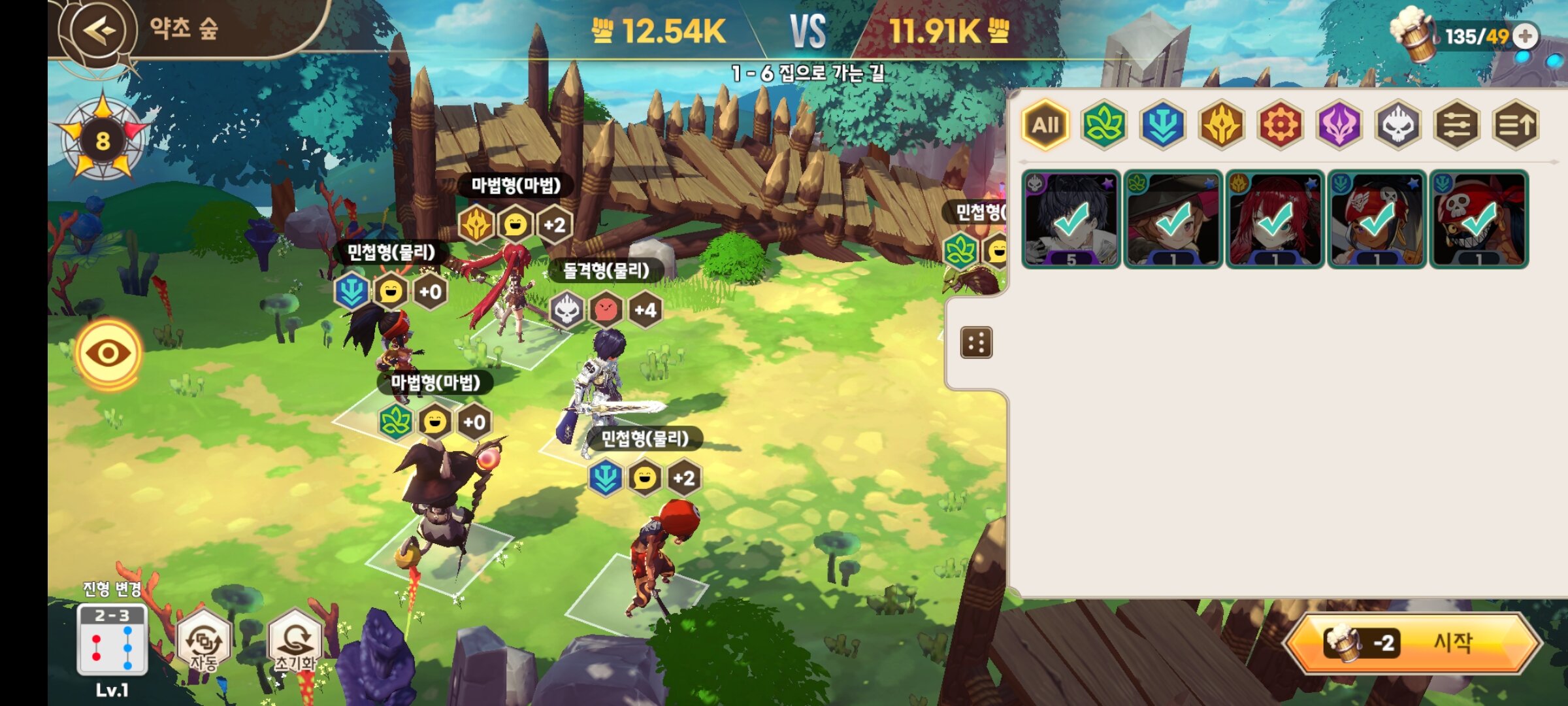Deselect the red long-haired hero card
The image size is (1568, 706).
[1275, 219]
